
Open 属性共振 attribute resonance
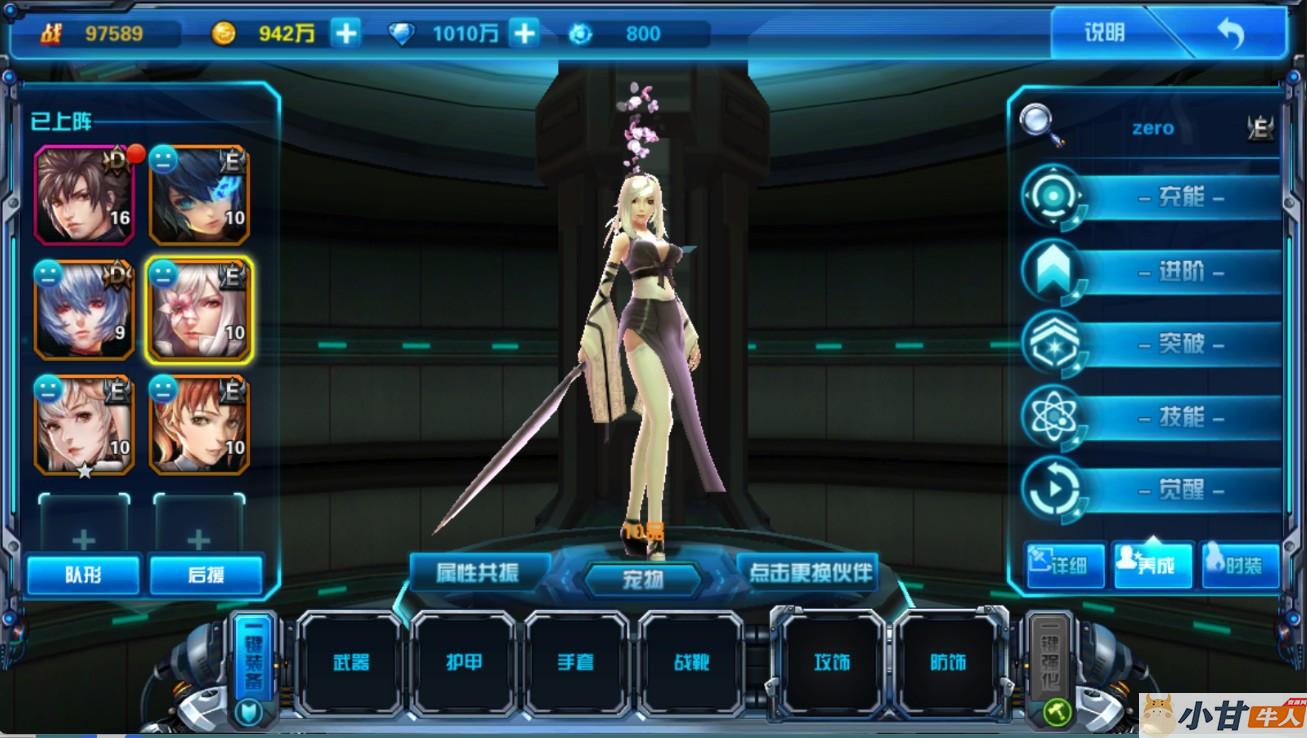479,573
